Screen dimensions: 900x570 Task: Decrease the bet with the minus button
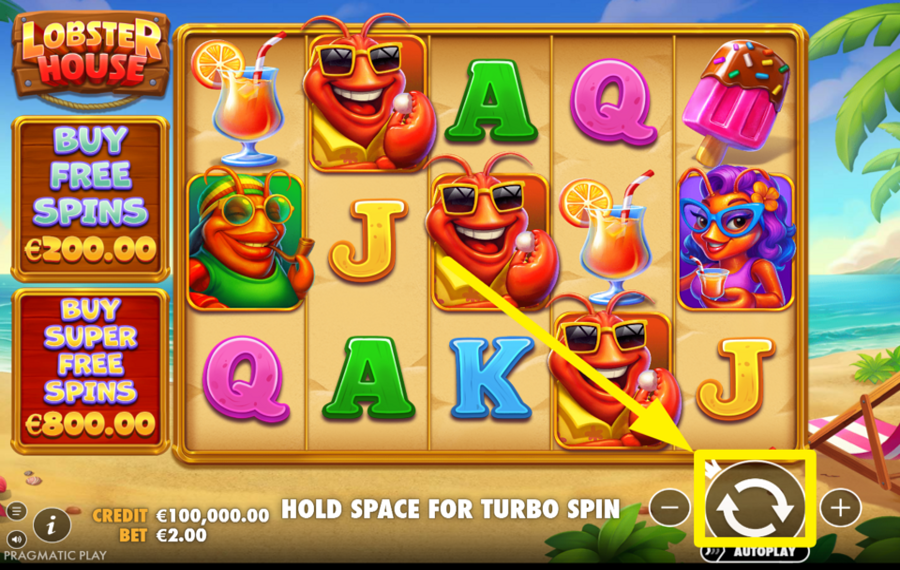669,508
